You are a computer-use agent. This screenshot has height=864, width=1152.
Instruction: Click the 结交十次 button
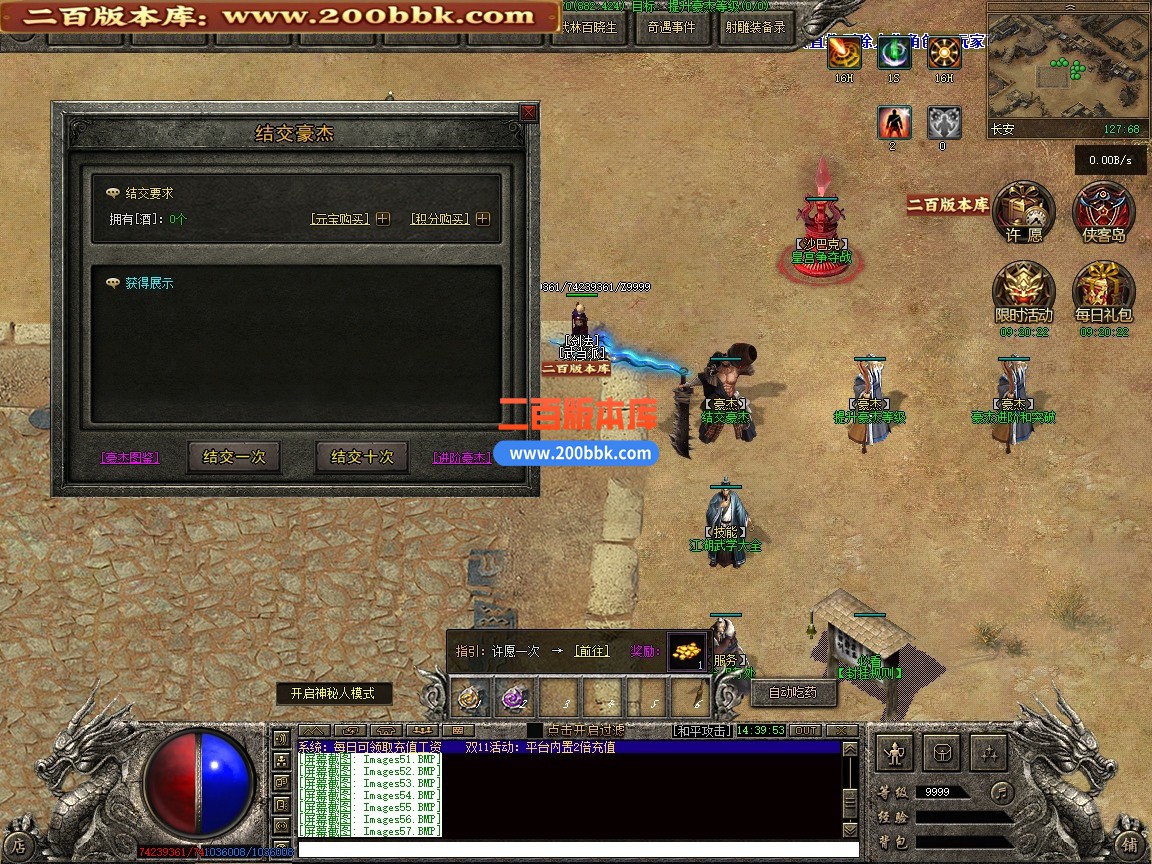point(362,457)
